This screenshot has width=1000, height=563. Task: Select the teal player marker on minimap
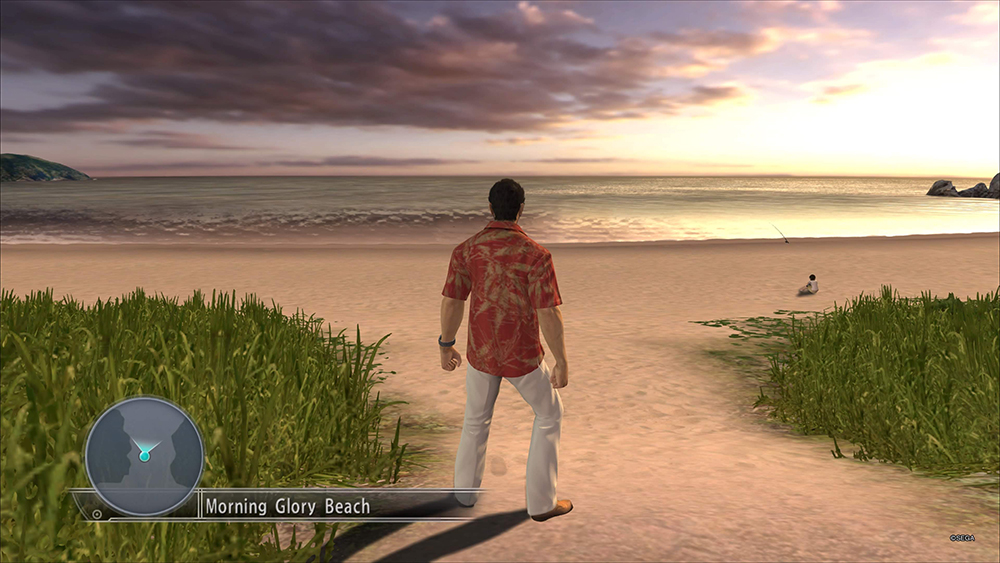pyautogui.click(x=145, y=455)
